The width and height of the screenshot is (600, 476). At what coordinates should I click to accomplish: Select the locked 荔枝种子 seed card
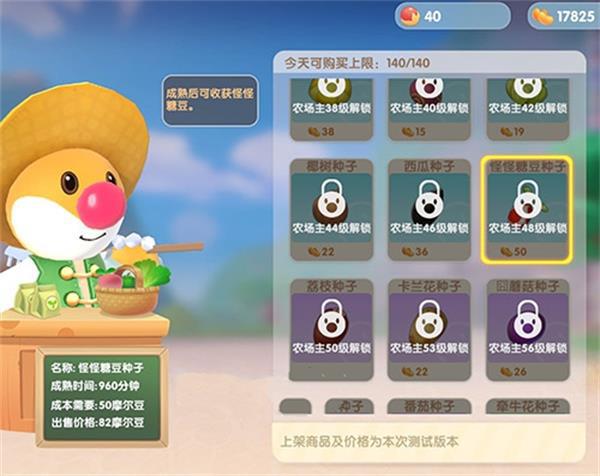pyautogui.click(x=331, y=329)
